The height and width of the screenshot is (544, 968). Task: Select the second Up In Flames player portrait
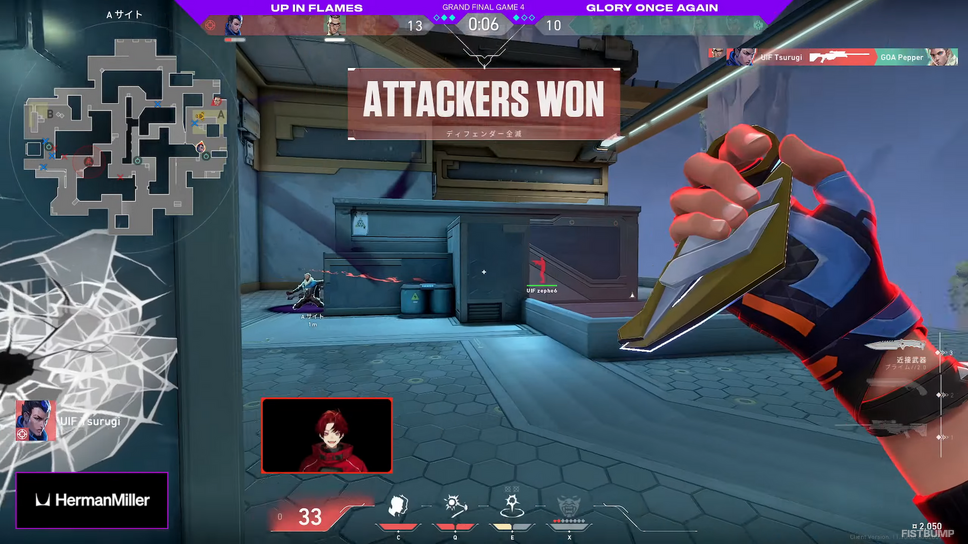coord(335,26)
